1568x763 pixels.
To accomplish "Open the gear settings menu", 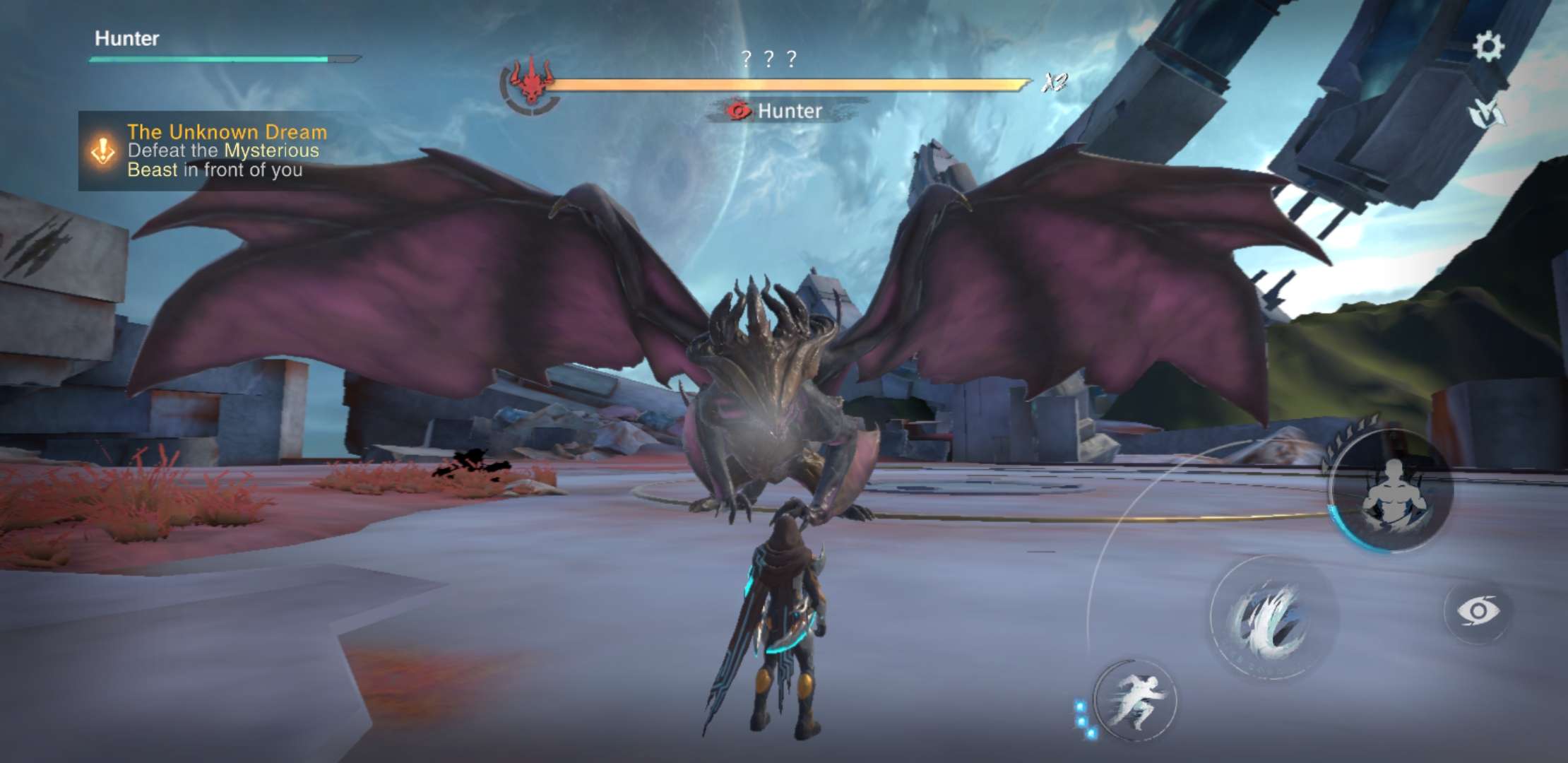I will pos(1487,47).
